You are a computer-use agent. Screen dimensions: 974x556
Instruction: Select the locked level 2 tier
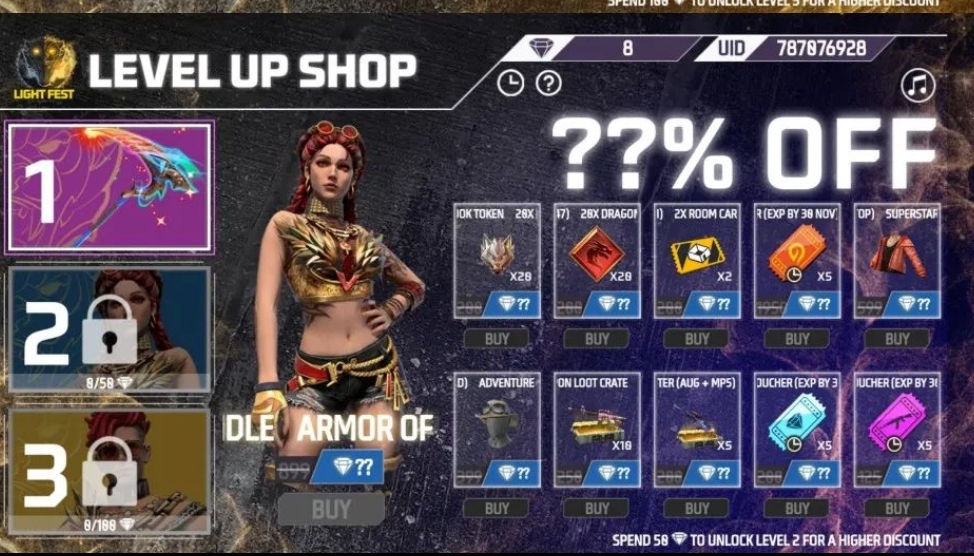pos(110,329)
